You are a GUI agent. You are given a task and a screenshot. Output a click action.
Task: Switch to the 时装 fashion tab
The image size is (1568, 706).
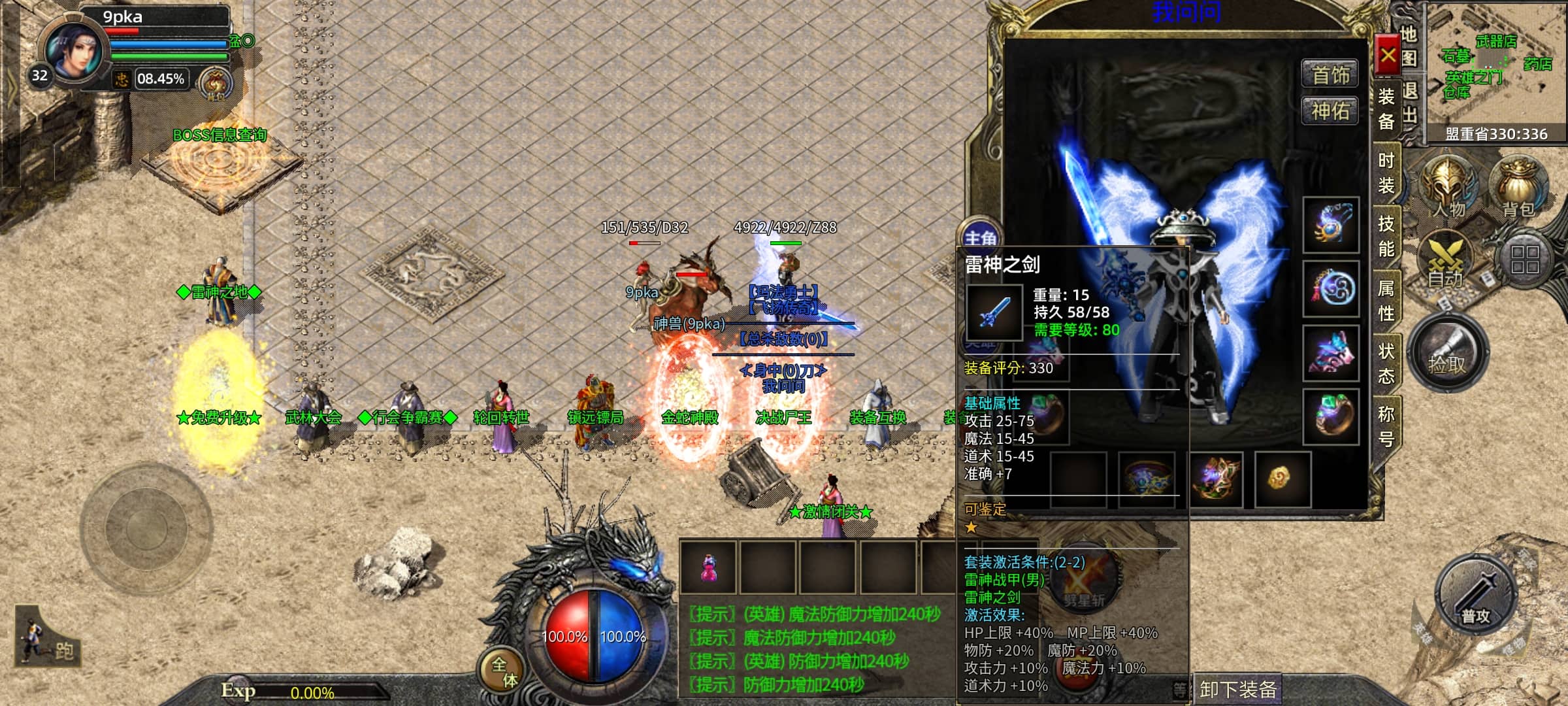[x=1386, y=173]
